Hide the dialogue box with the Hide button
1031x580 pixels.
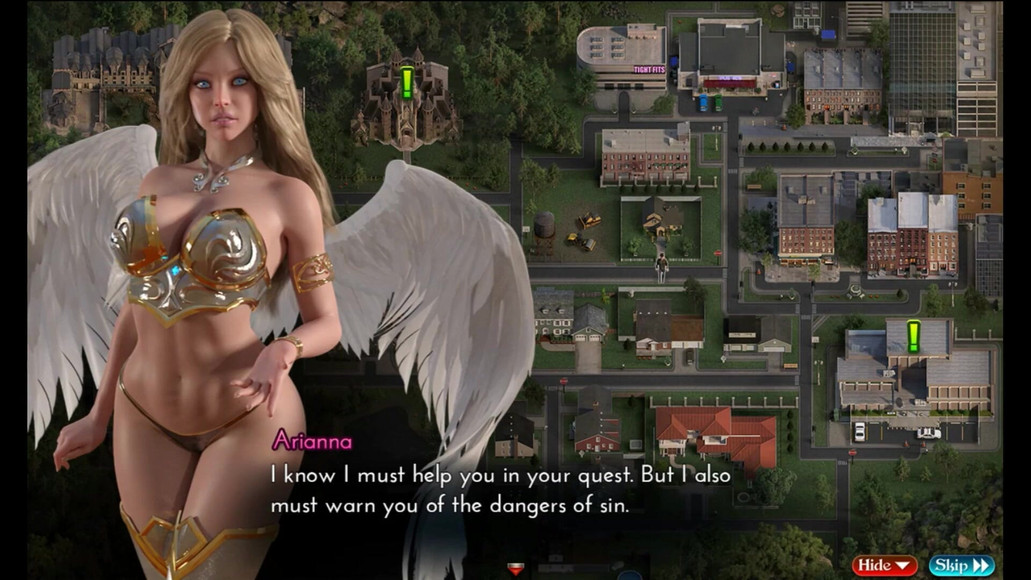coord(884,566)
